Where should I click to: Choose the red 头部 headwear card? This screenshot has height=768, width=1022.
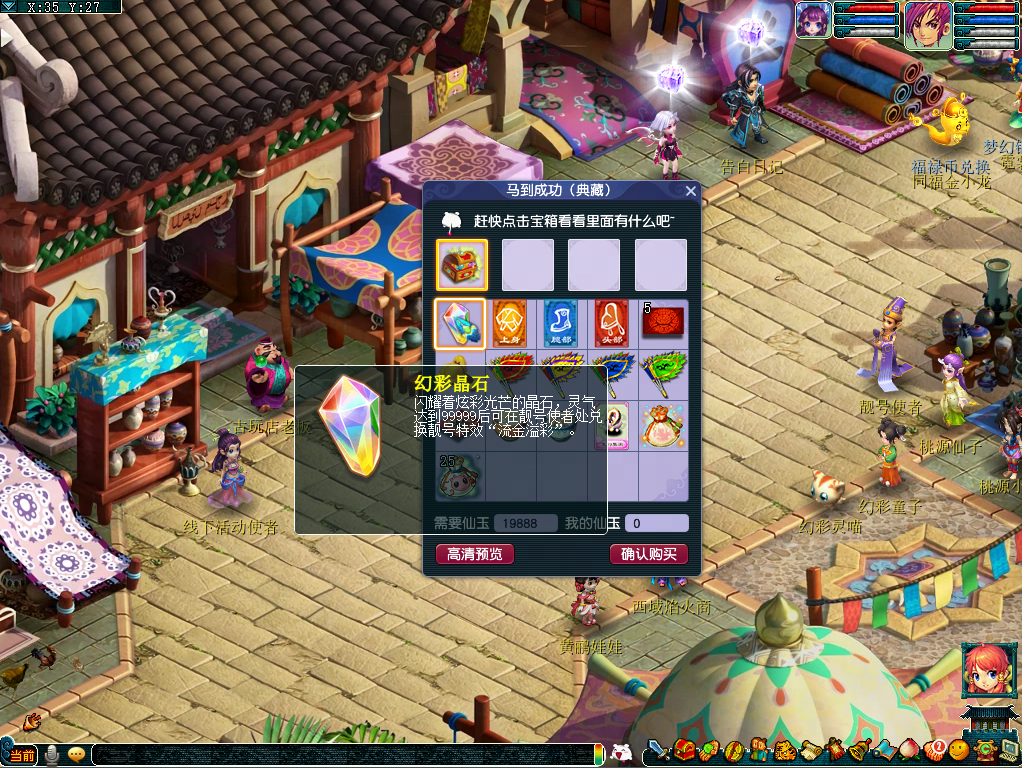[611, 323]
